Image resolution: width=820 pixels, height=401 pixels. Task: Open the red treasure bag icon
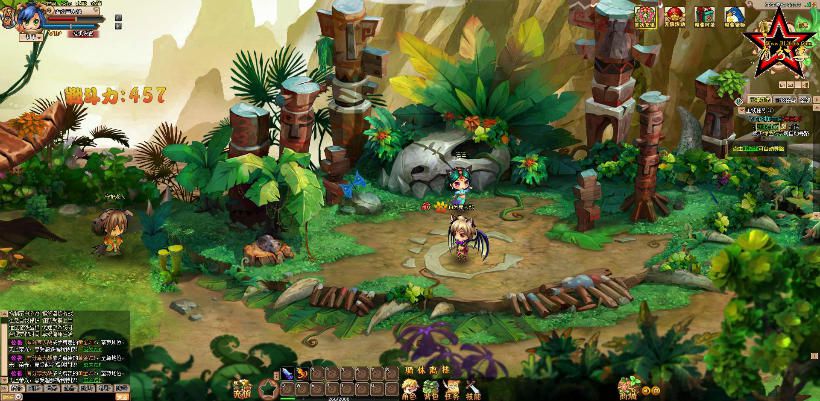click(675, 16)
